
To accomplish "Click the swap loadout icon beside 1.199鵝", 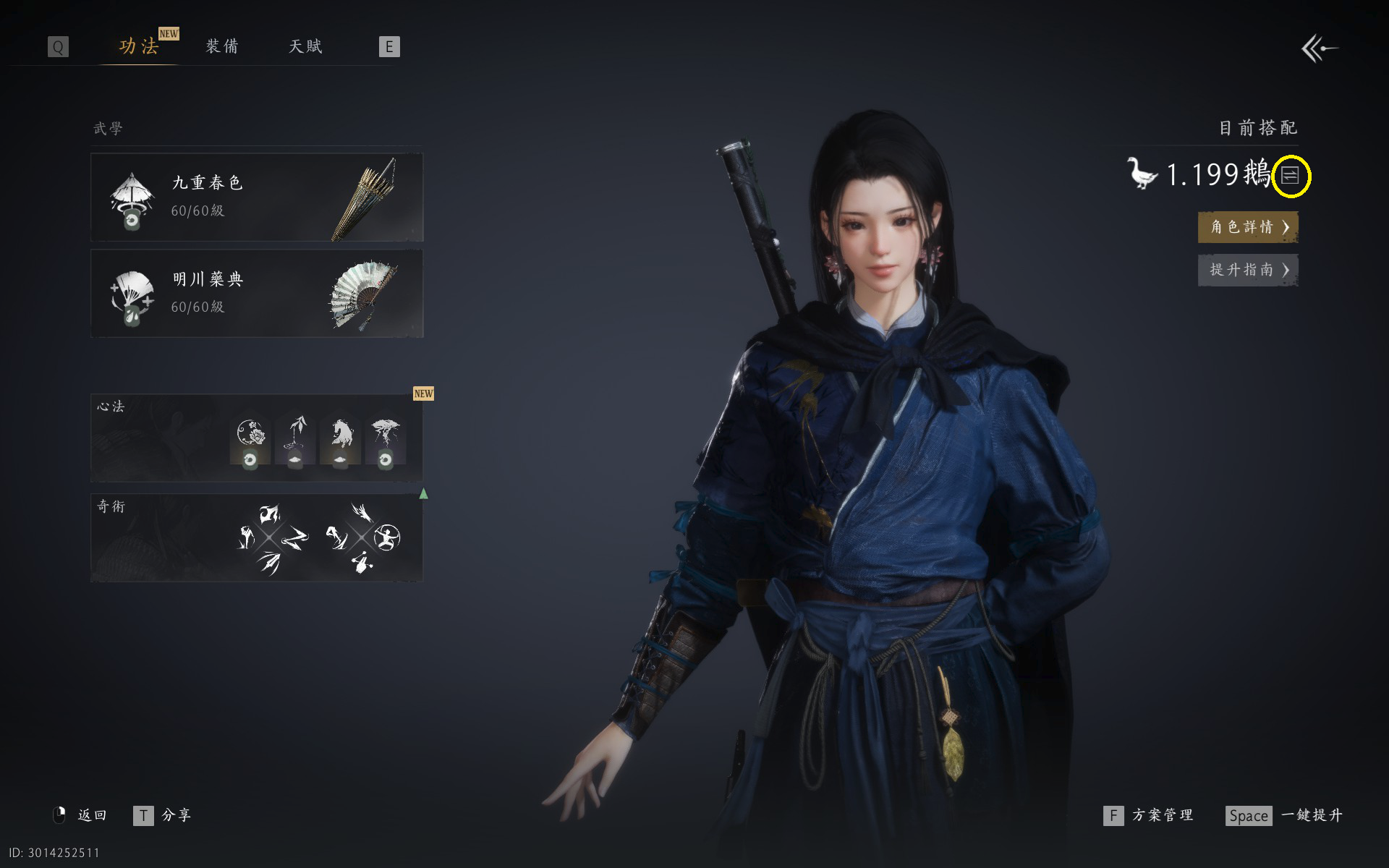I will click(1291, 175).
